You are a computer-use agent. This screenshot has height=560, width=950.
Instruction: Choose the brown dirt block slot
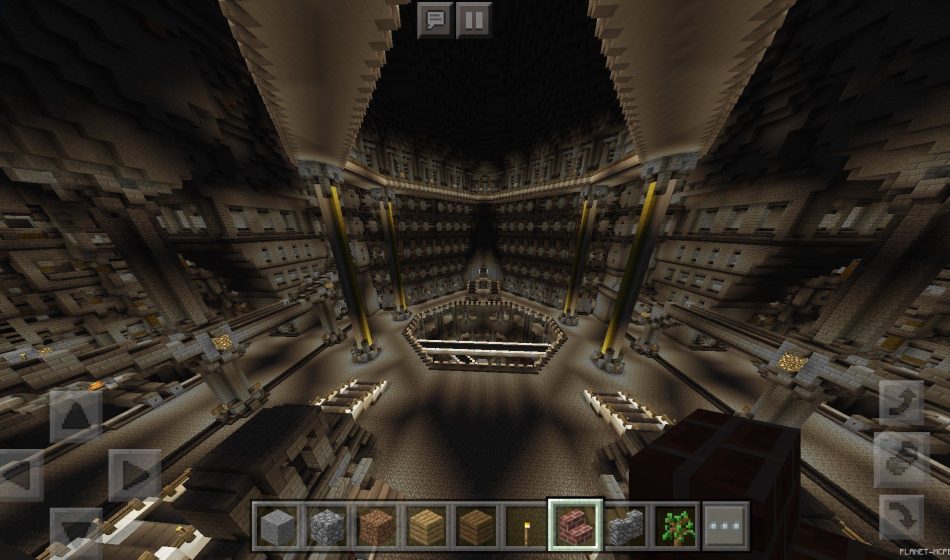pos(376,526)
